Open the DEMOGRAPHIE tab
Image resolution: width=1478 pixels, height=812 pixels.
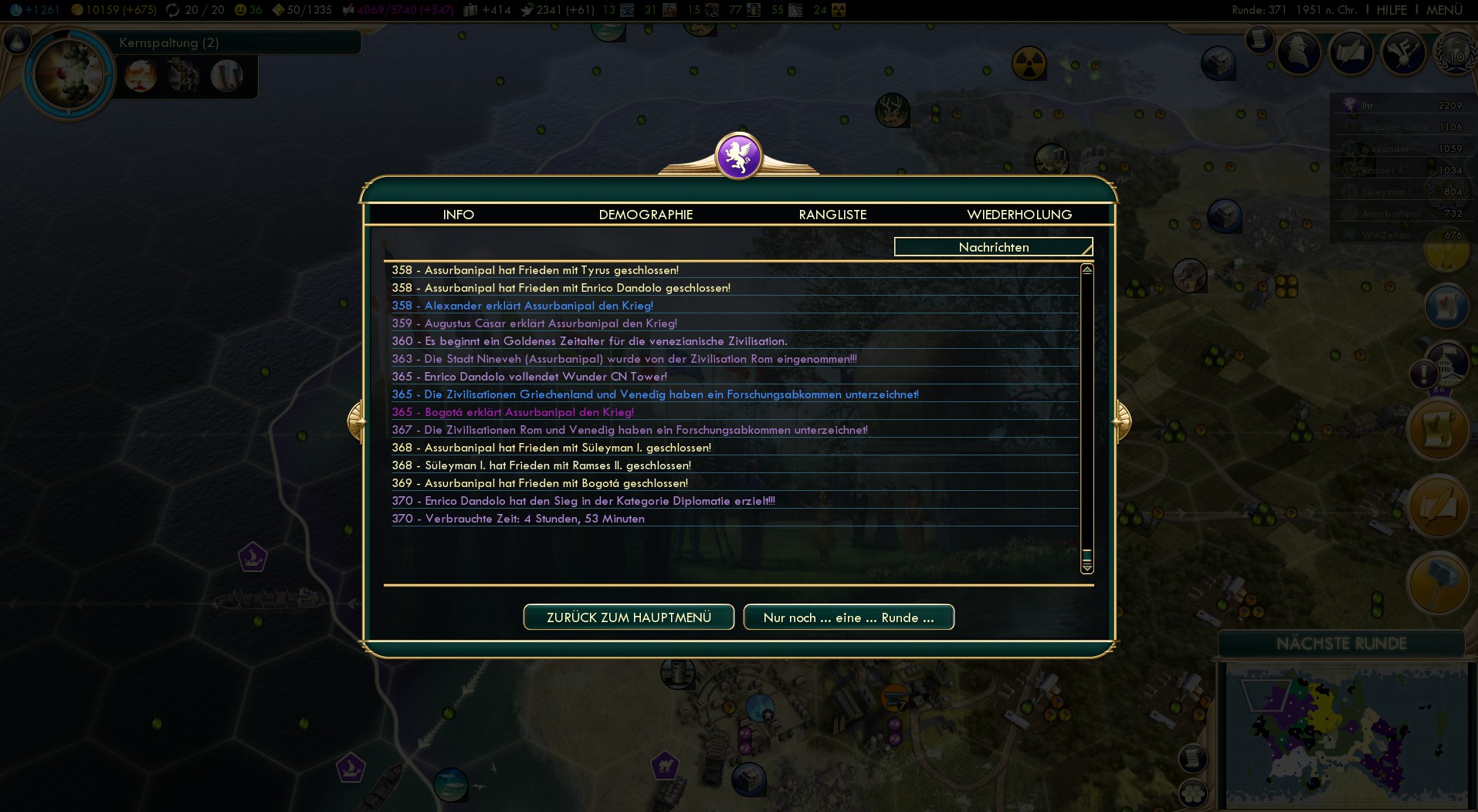tap(646, 215)
